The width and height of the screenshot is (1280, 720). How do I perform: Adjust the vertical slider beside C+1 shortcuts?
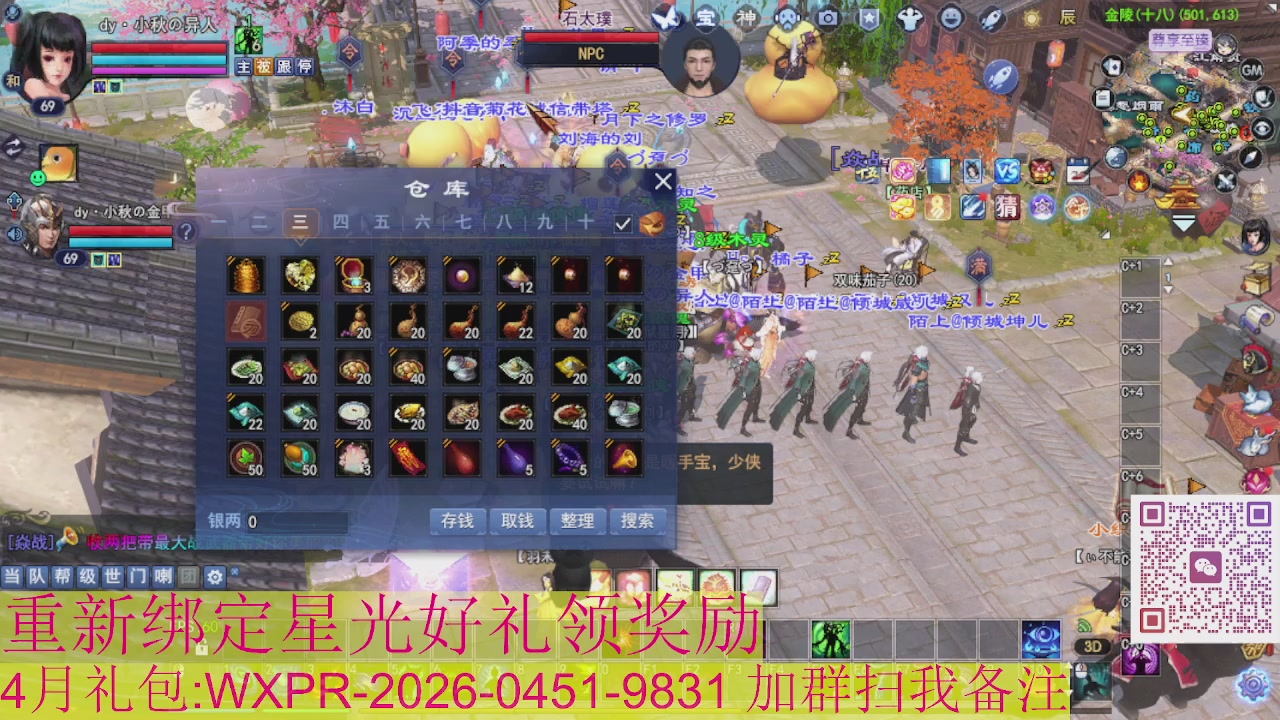1168,276
